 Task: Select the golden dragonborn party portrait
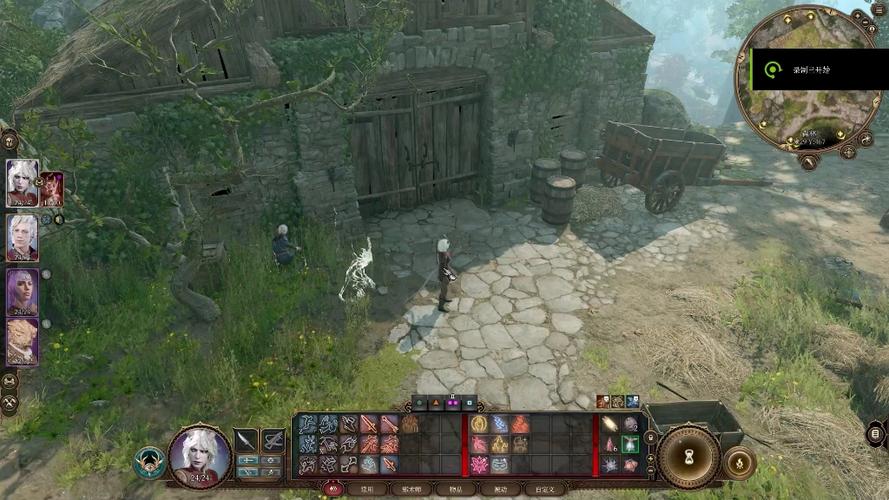(x=22, y=342)
